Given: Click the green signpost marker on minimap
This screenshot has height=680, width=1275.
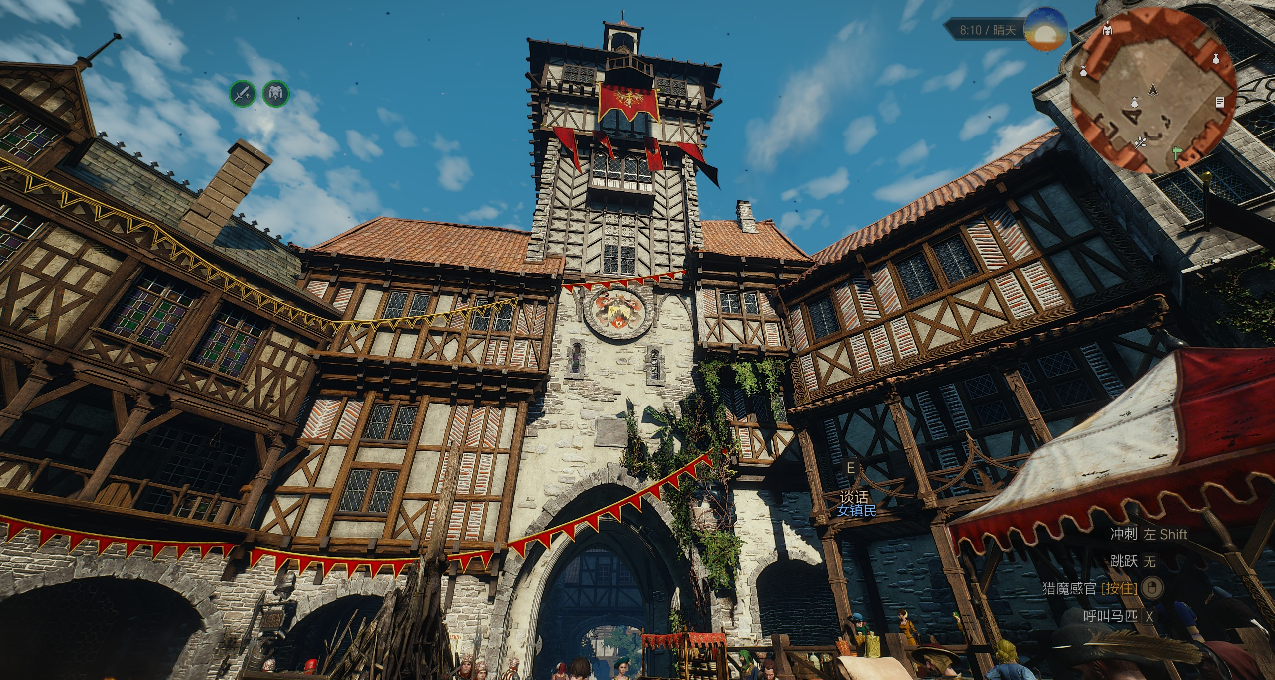Looking at the screenshot, I should [x=1177, y=152].
